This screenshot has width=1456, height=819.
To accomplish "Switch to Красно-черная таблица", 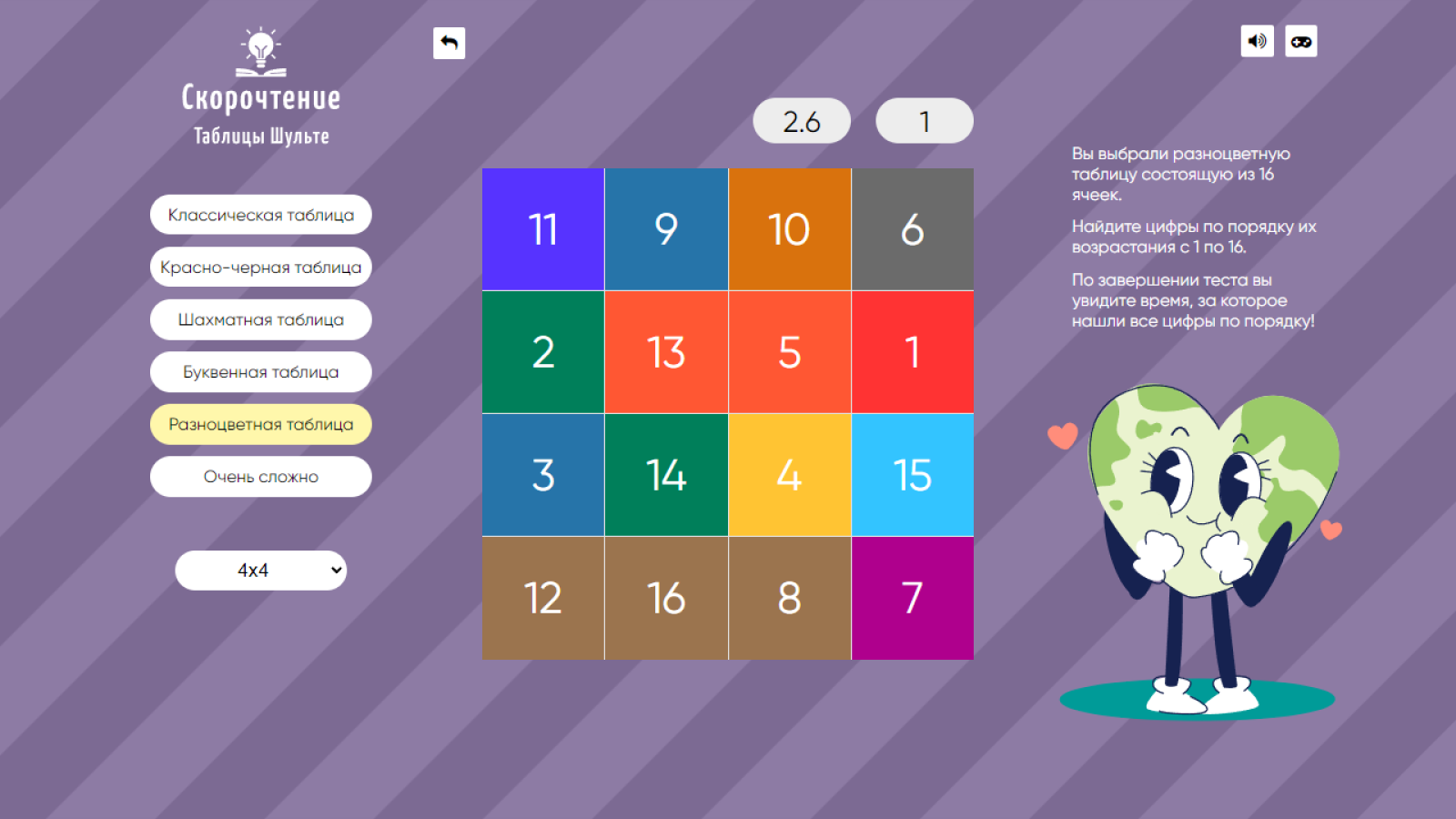I will [260, 267].
